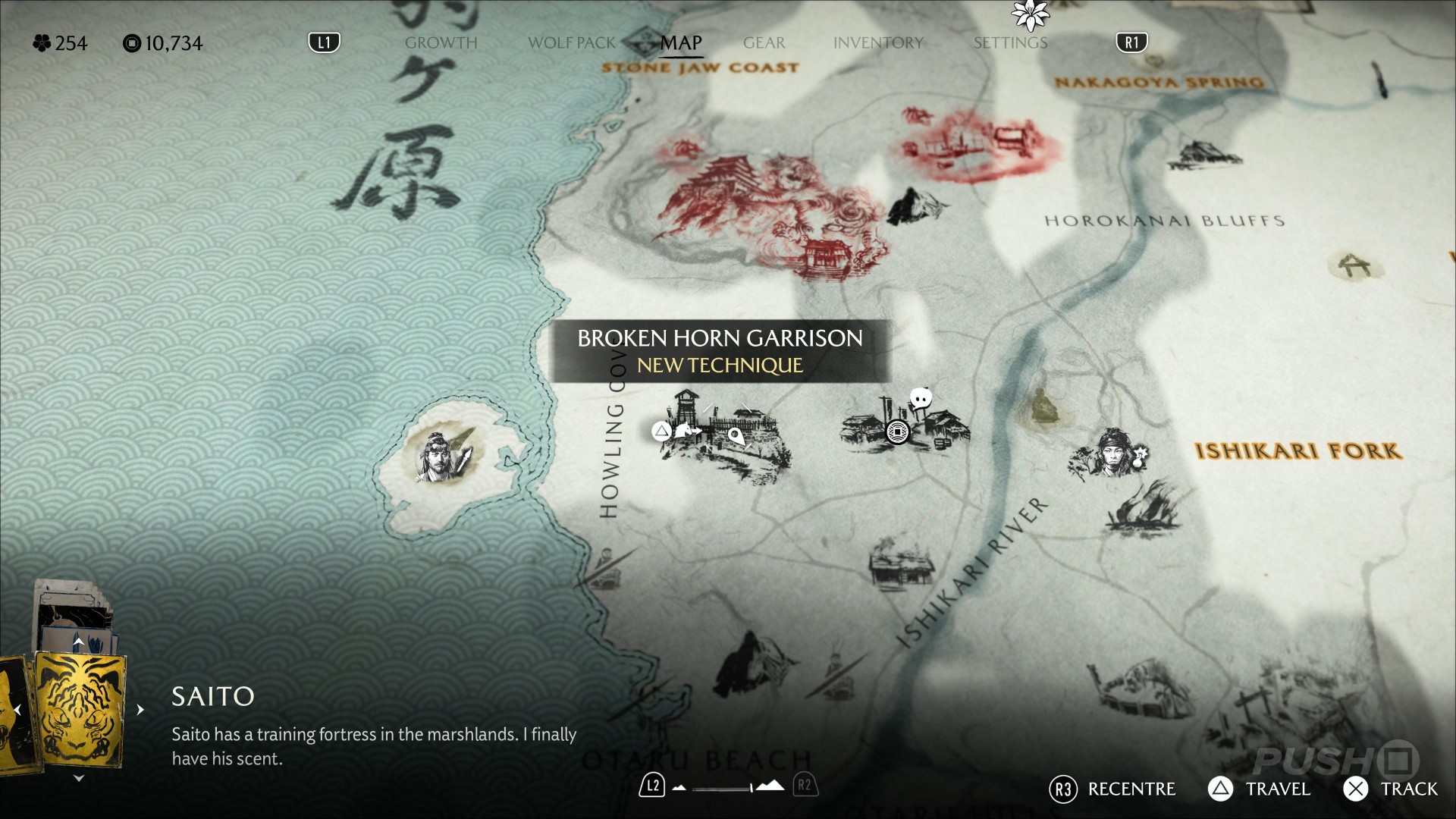Switch to the Growth tab
The height and width of the screenshot is (819, 1456).
pos(441,43)
